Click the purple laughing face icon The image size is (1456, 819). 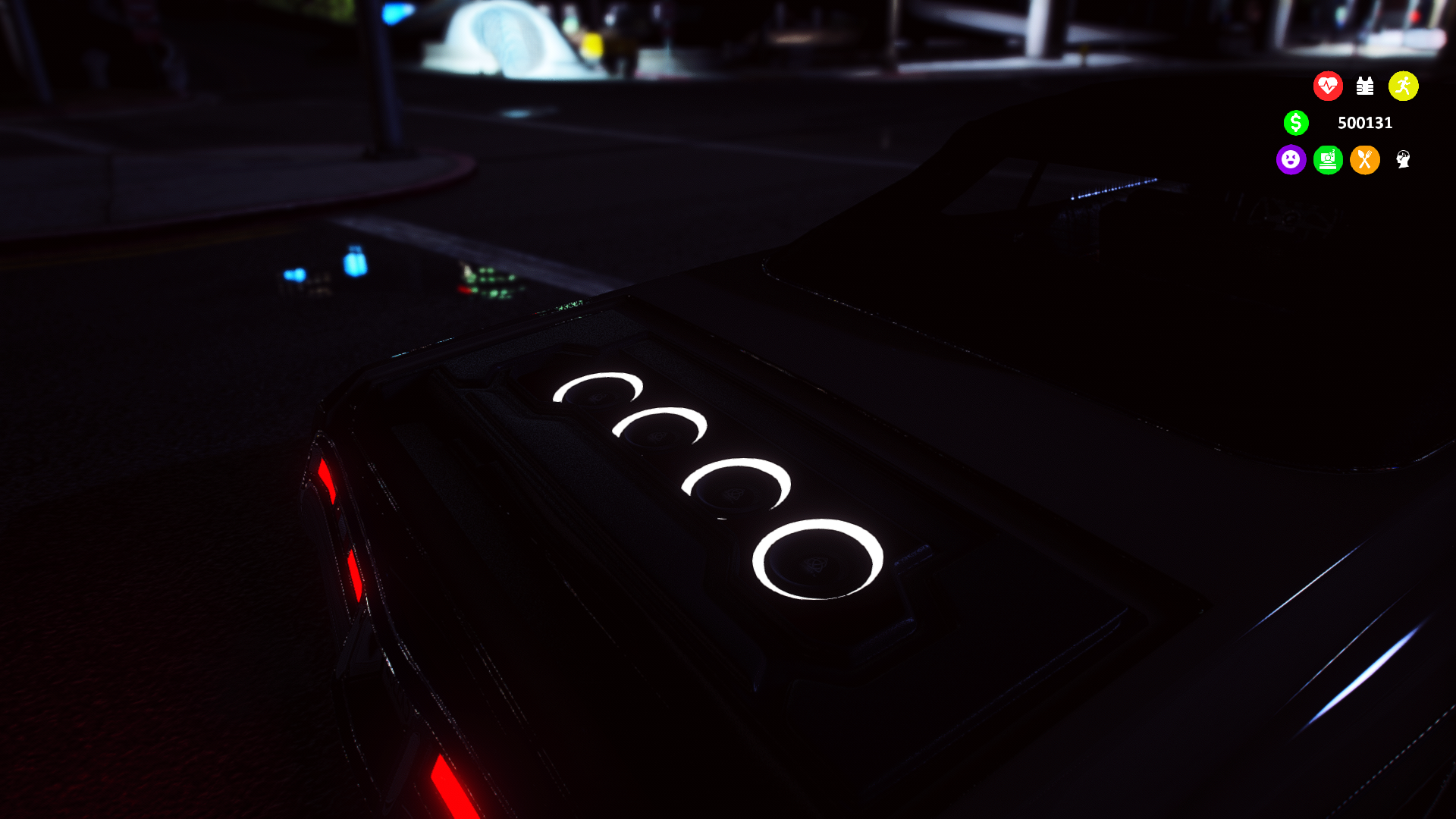pos(1291,160)
